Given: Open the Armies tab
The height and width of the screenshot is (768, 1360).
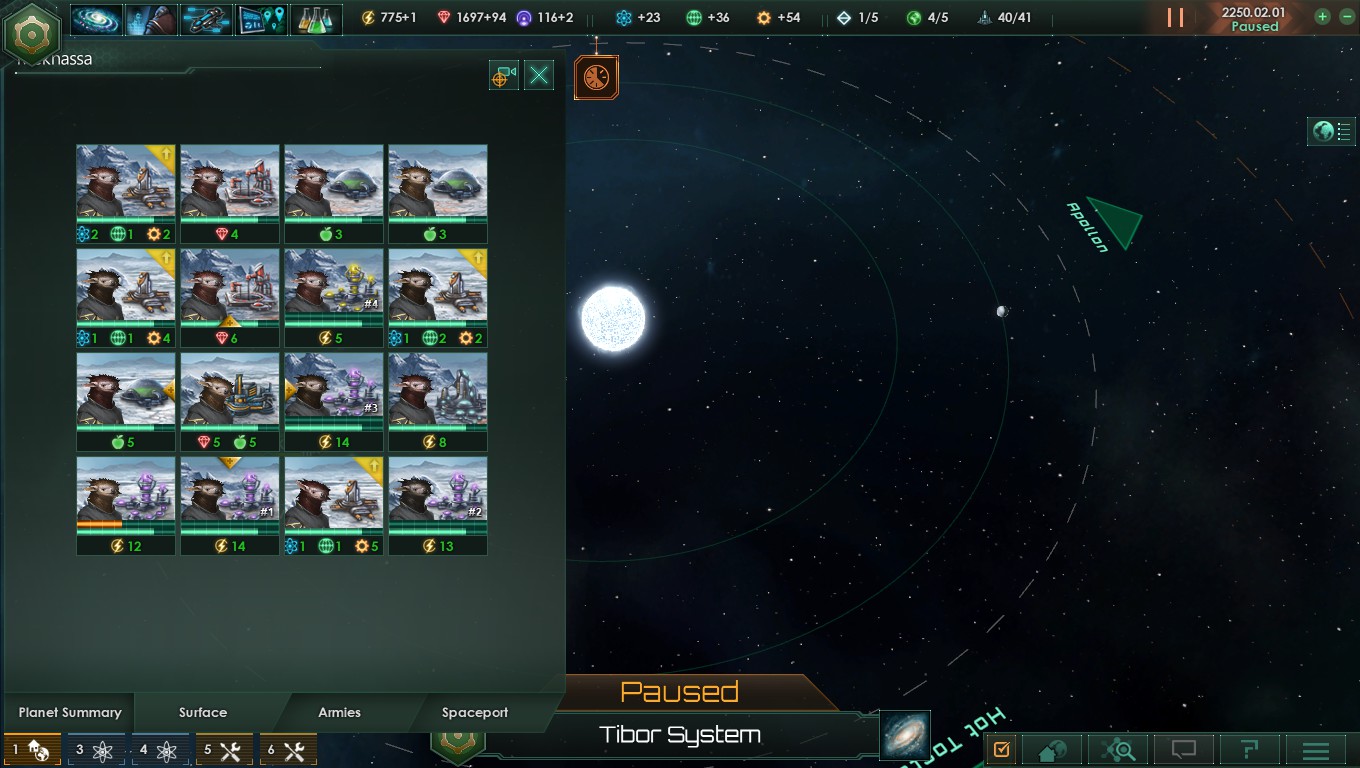Looking at the screenshot, I should (339, 712).
